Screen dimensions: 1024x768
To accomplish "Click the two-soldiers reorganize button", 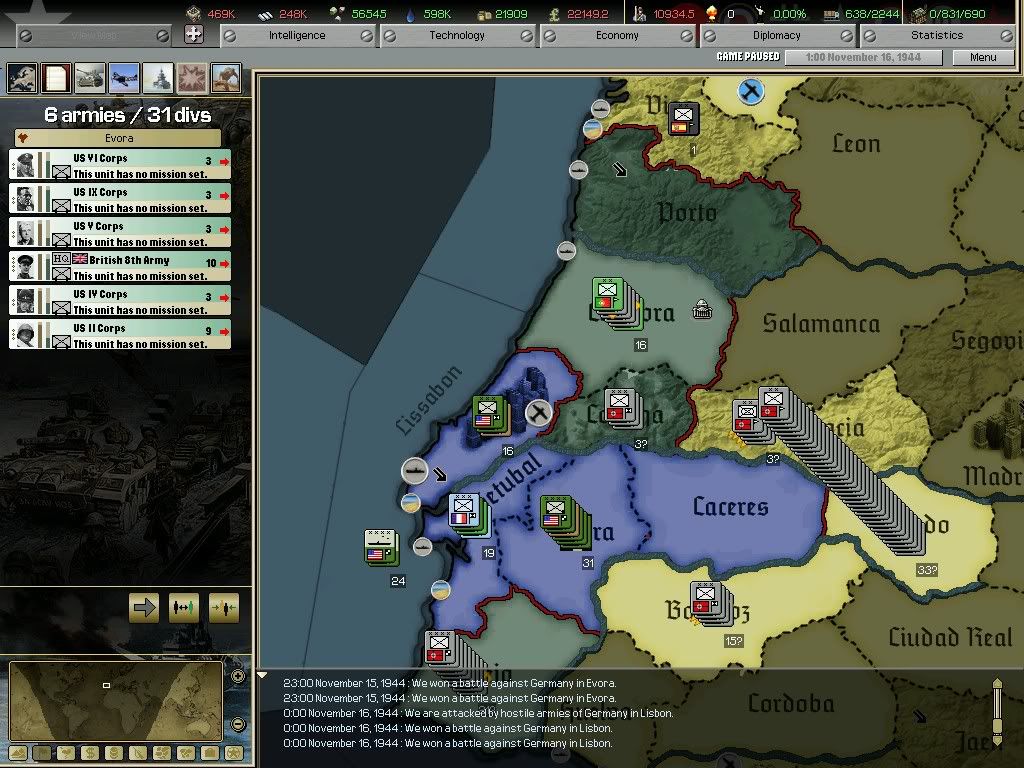I will pos(184,607).
